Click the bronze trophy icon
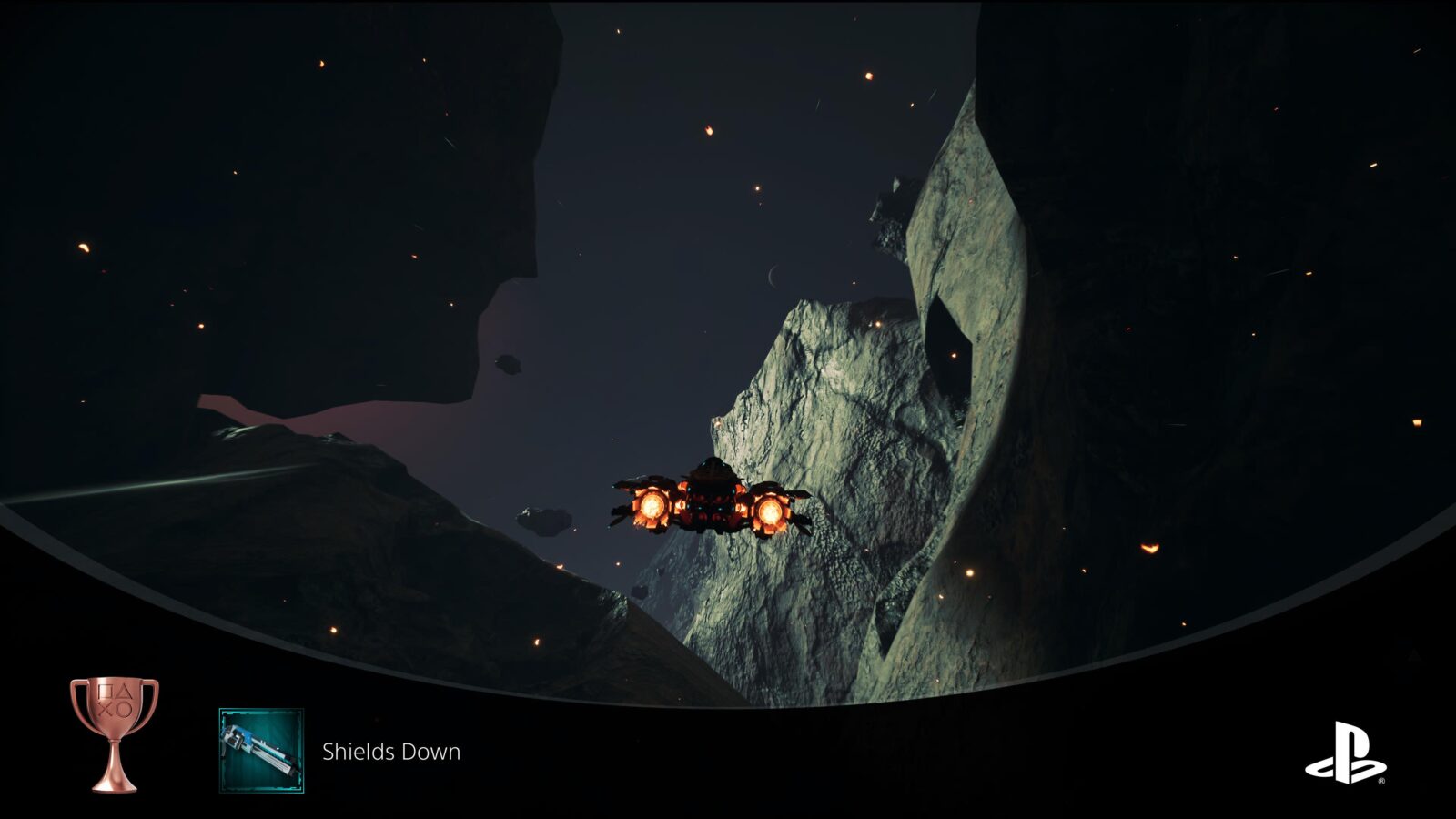 113,733
